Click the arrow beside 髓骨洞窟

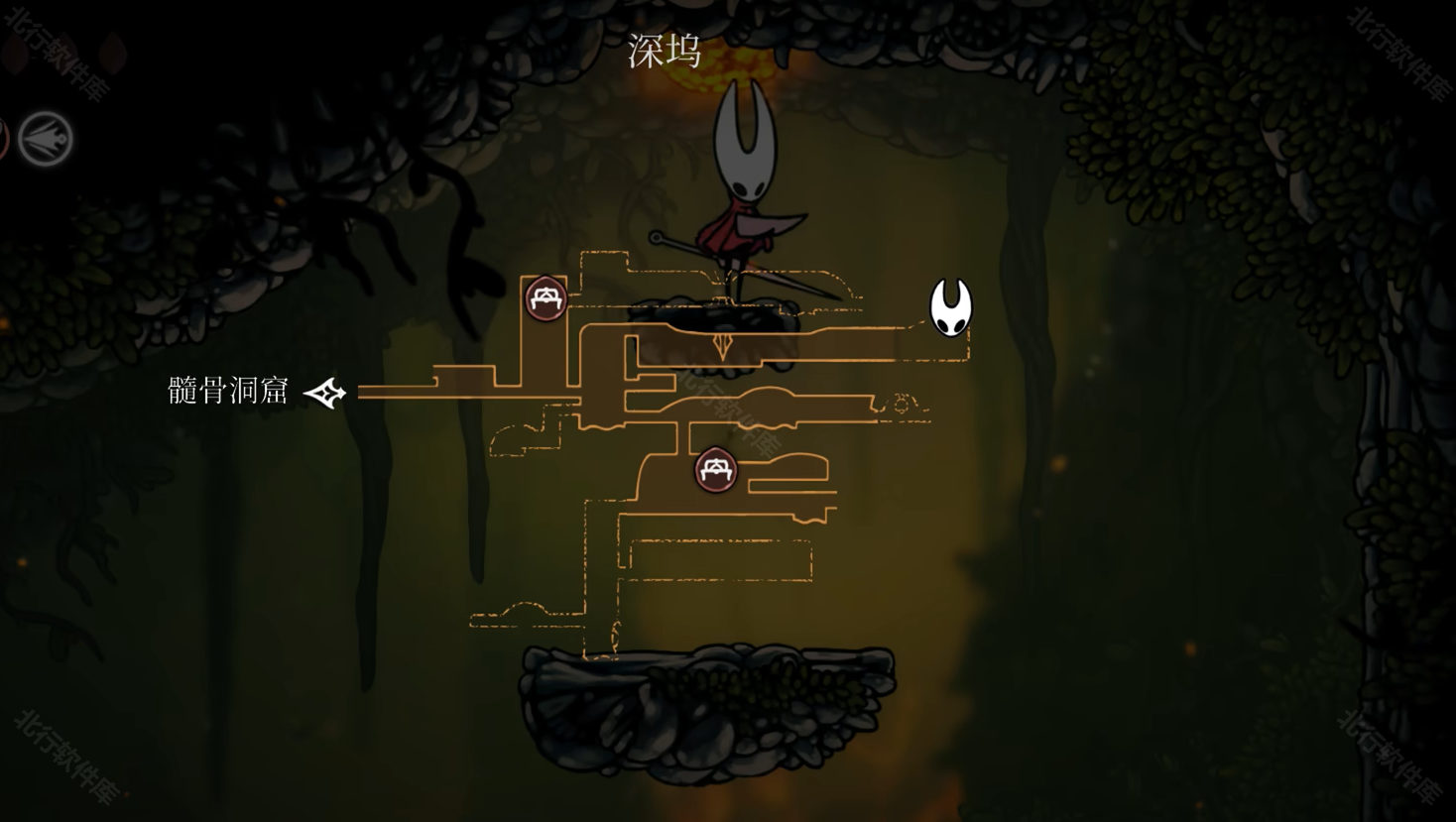[324, 394]
